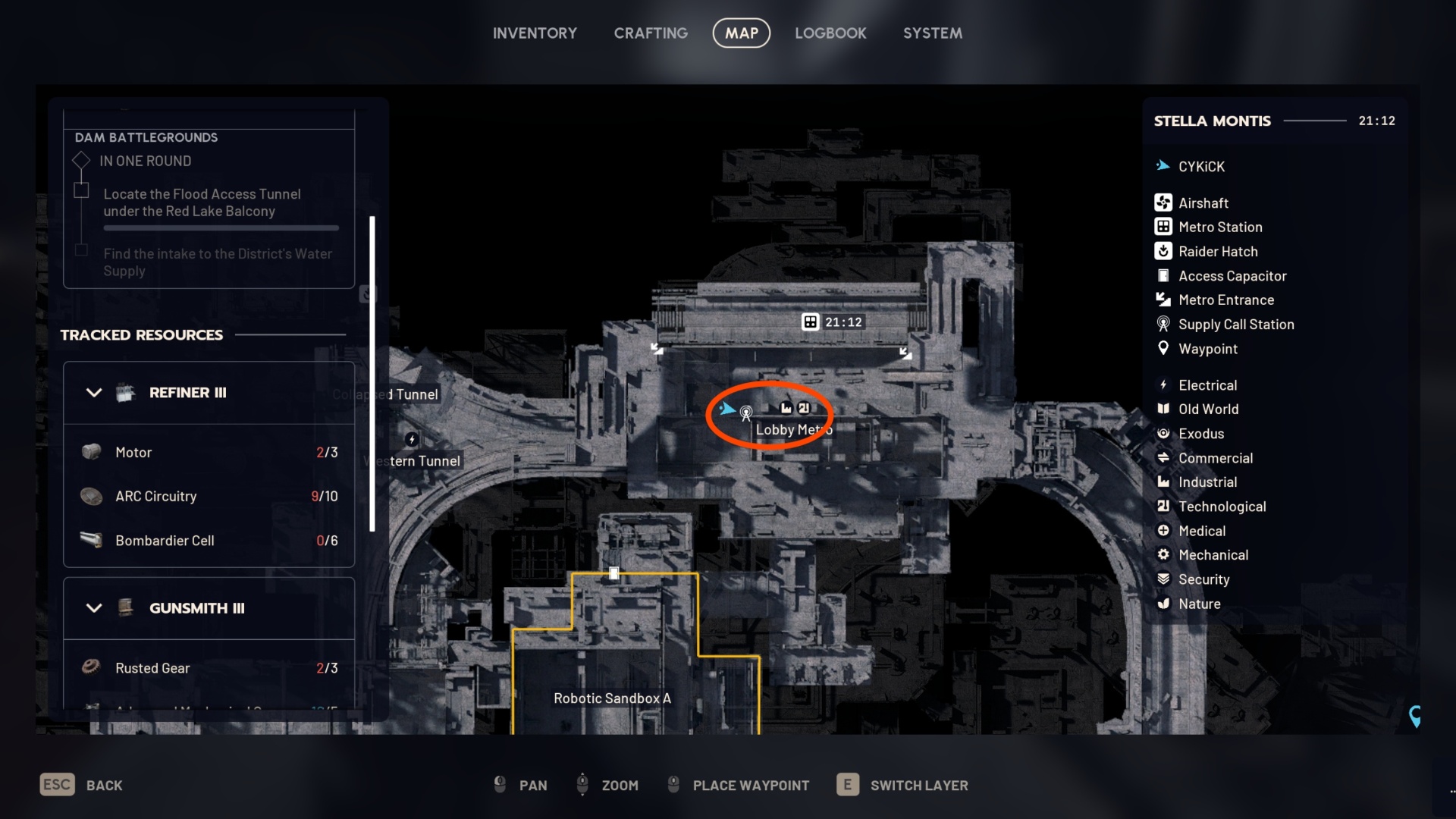Click the Access Capacitor door icon
The height and width of the screenshot is (819, 1456).
(x=1163, y=275)
